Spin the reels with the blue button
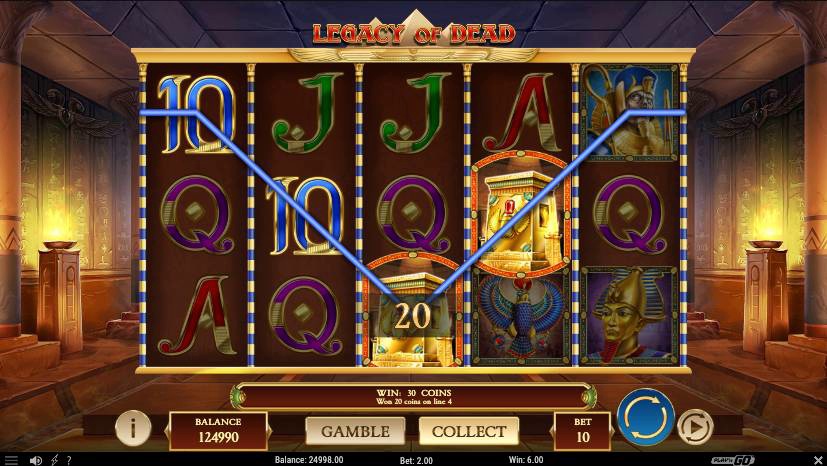 pos(645,418)
